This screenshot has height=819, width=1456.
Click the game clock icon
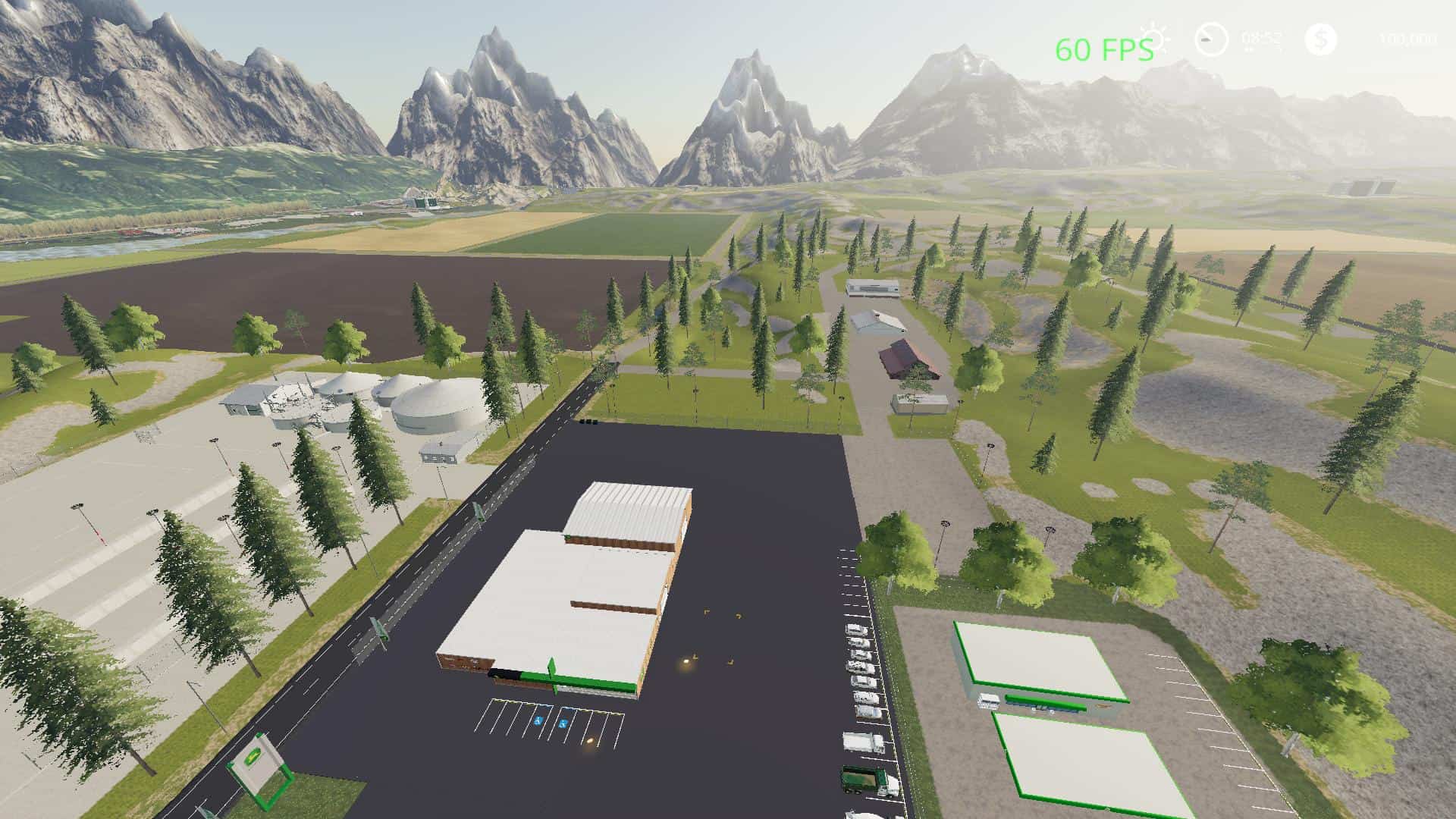pyautogui.click(x=1211, y=39)
